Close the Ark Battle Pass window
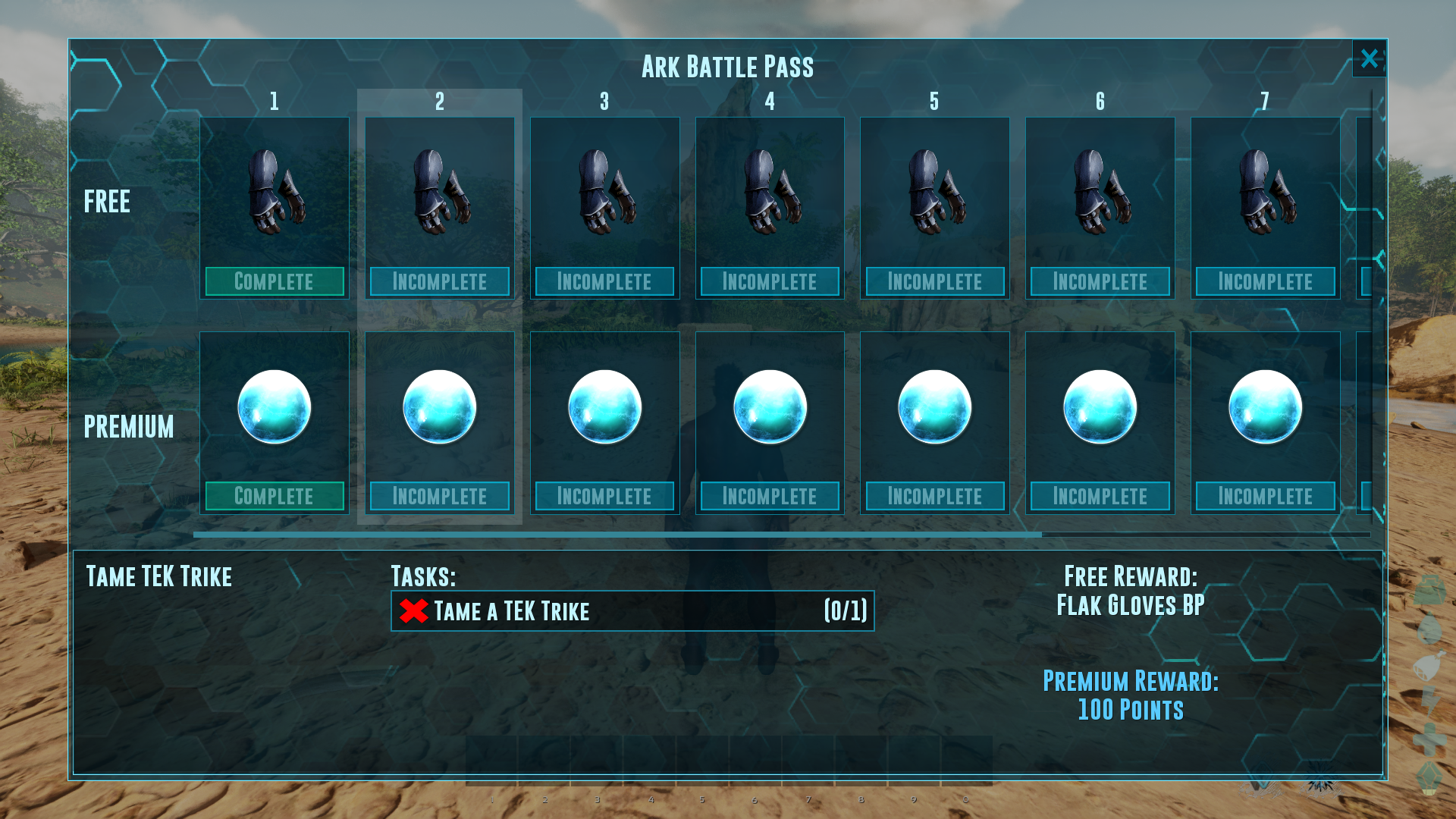The image size is (1456, 819). pos(1369,58)
